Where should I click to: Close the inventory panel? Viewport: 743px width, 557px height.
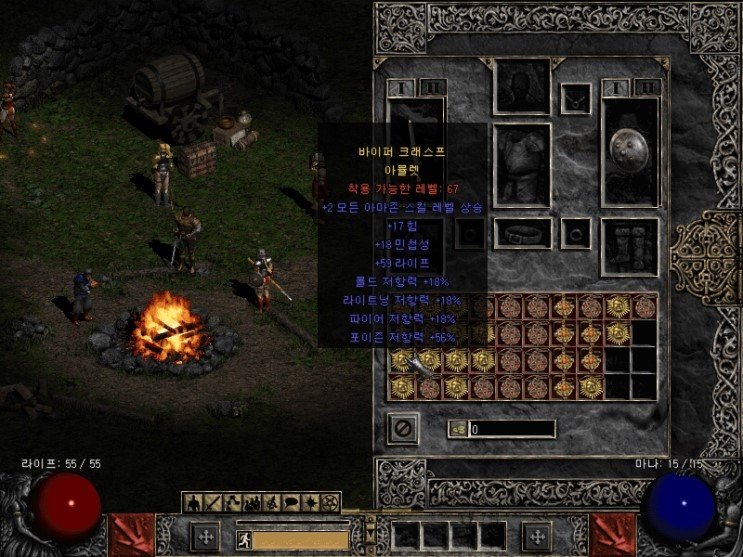point(403,428)
